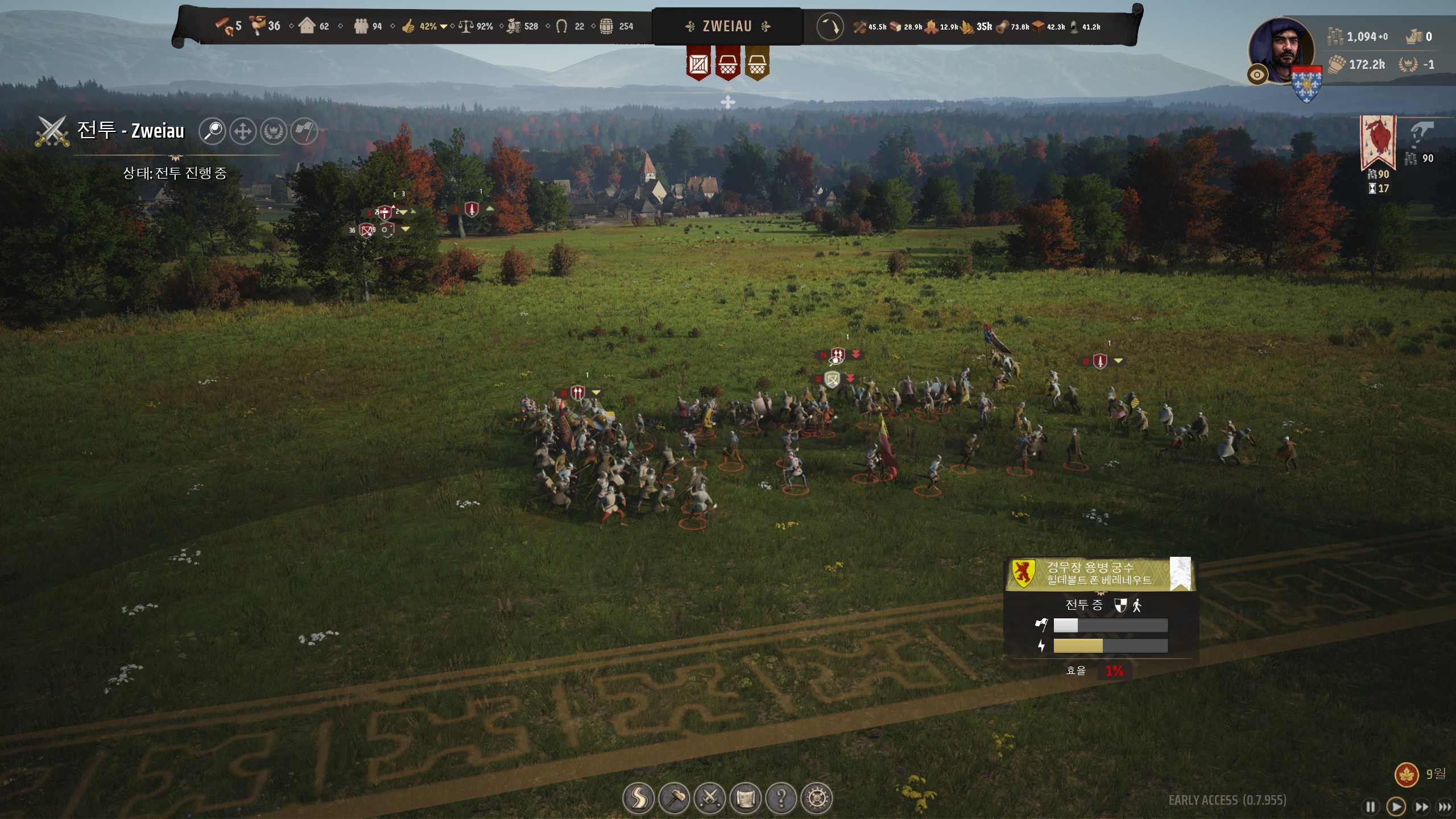Click the magnifier icon beside battle title
The image size is (1456, 819).
tap(212, 131)
